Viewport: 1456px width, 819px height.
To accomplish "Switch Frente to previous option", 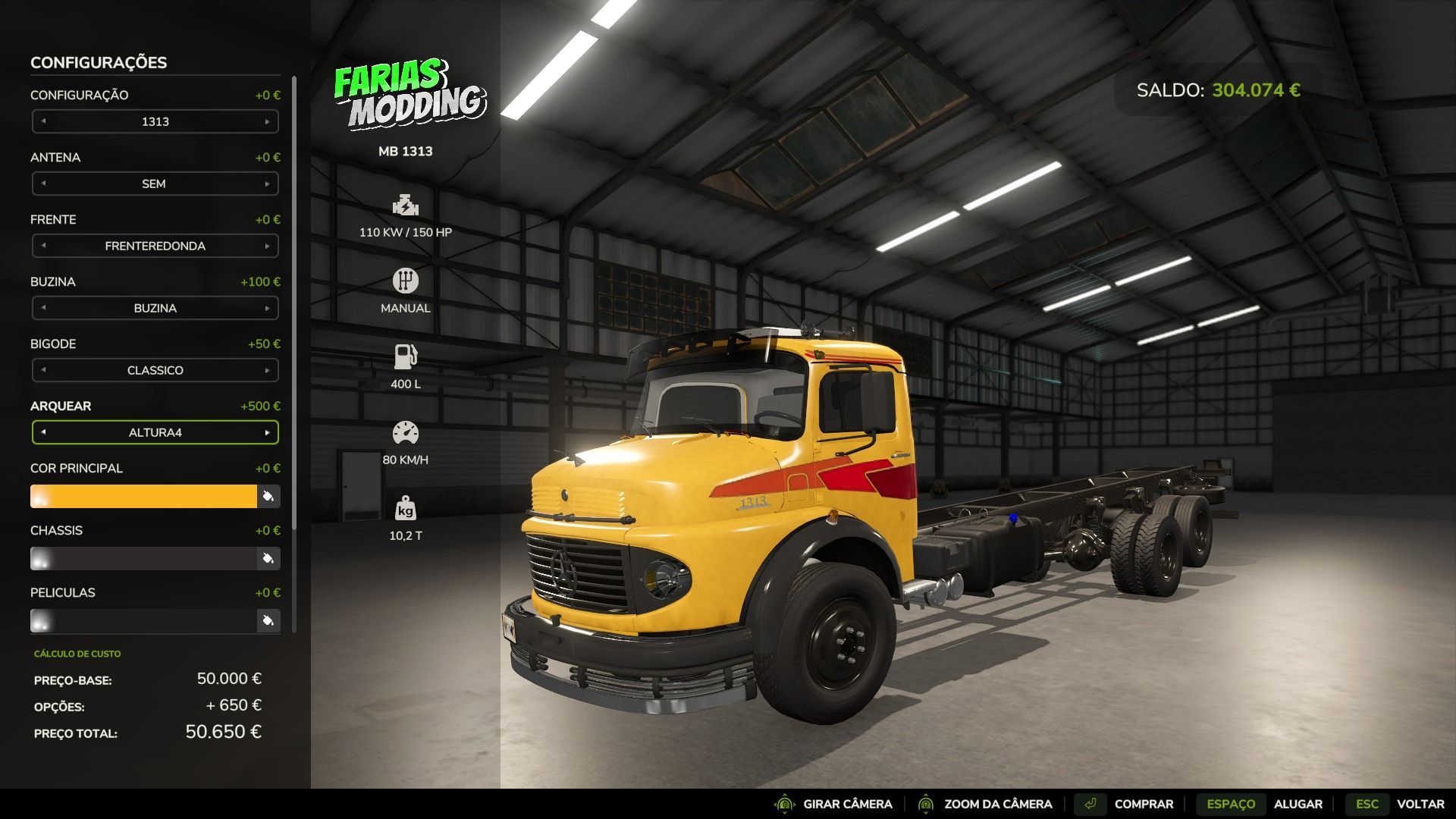I will pyautogui.click(x=43, y=246).
